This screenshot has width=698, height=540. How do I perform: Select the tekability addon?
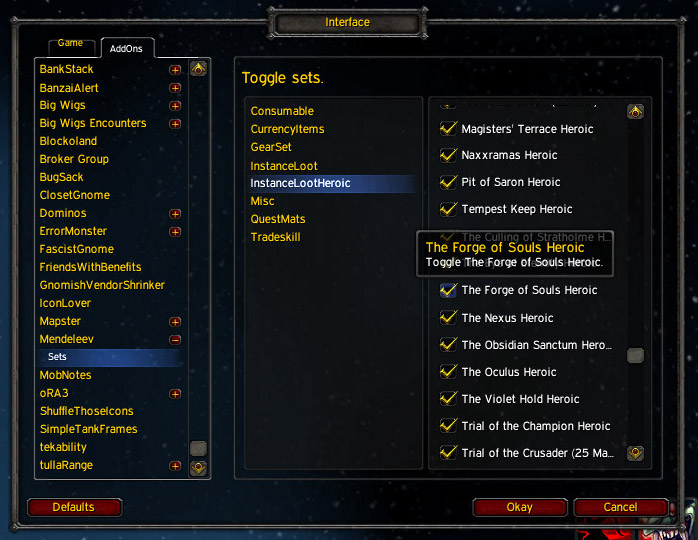tap(63, 447)
